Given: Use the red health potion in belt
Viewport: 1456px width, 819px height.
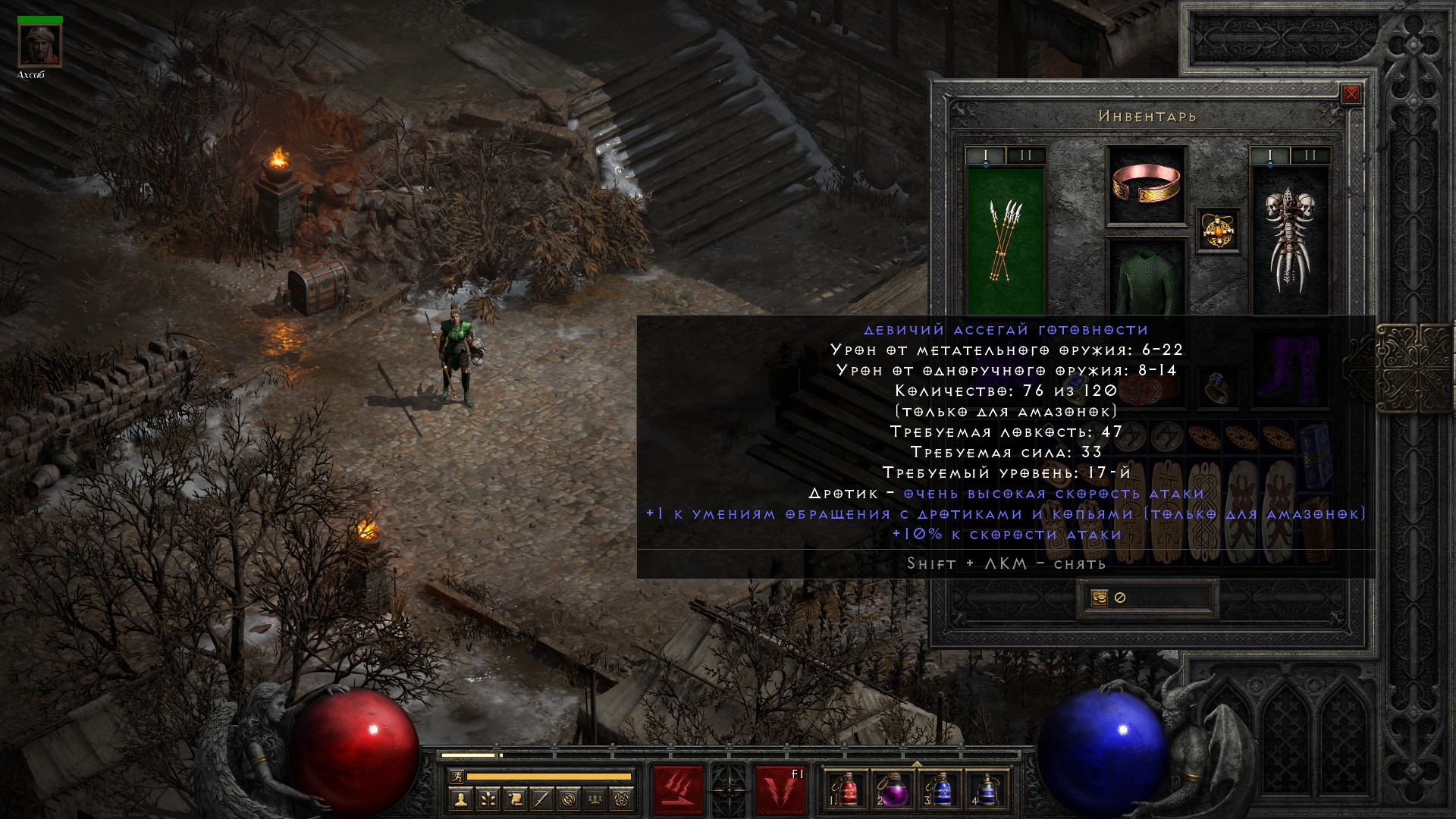Looking at the screenshot, I should point(848,790).
